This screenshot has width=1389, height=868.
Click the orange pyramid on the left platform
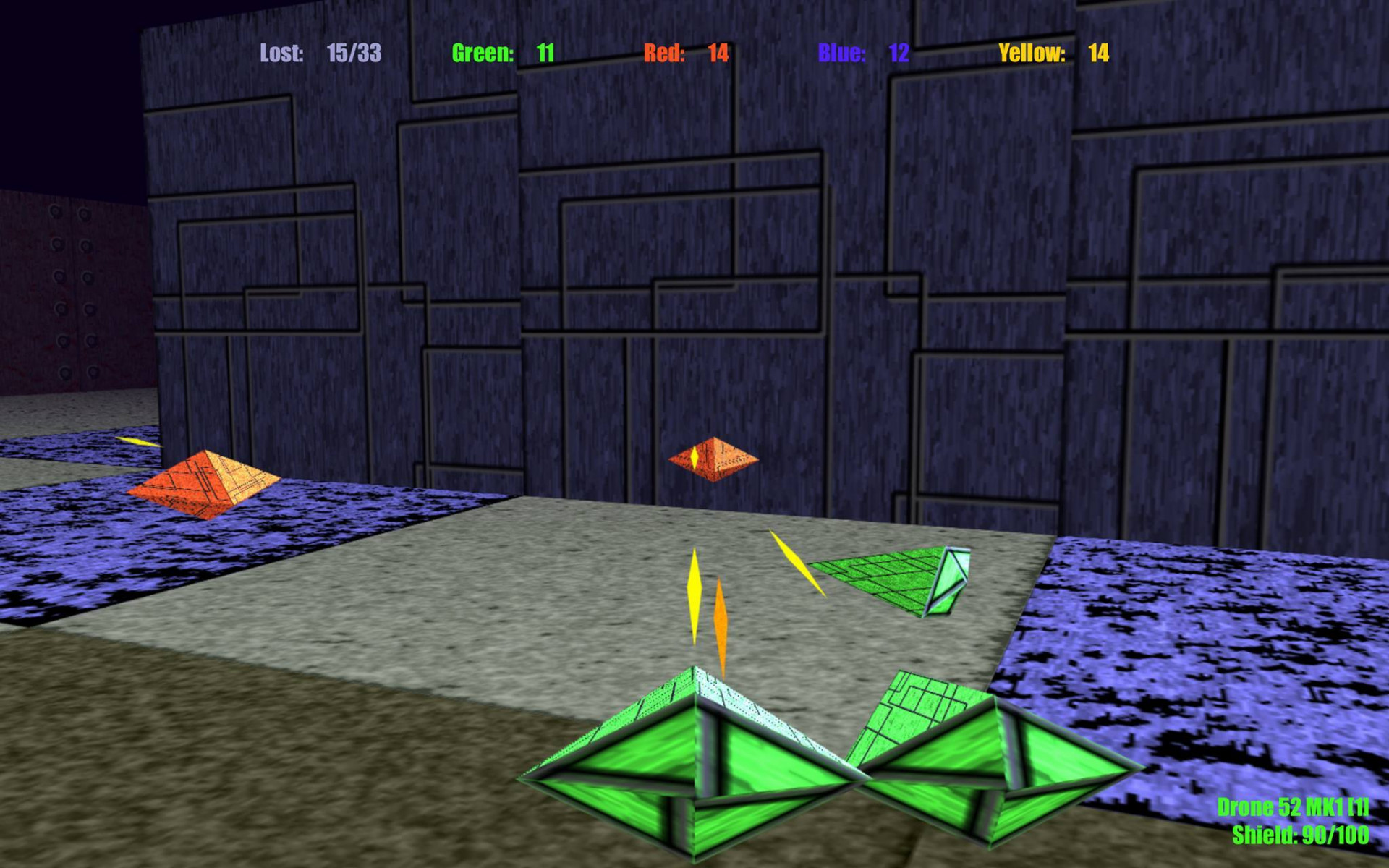[x=205, y=481]
